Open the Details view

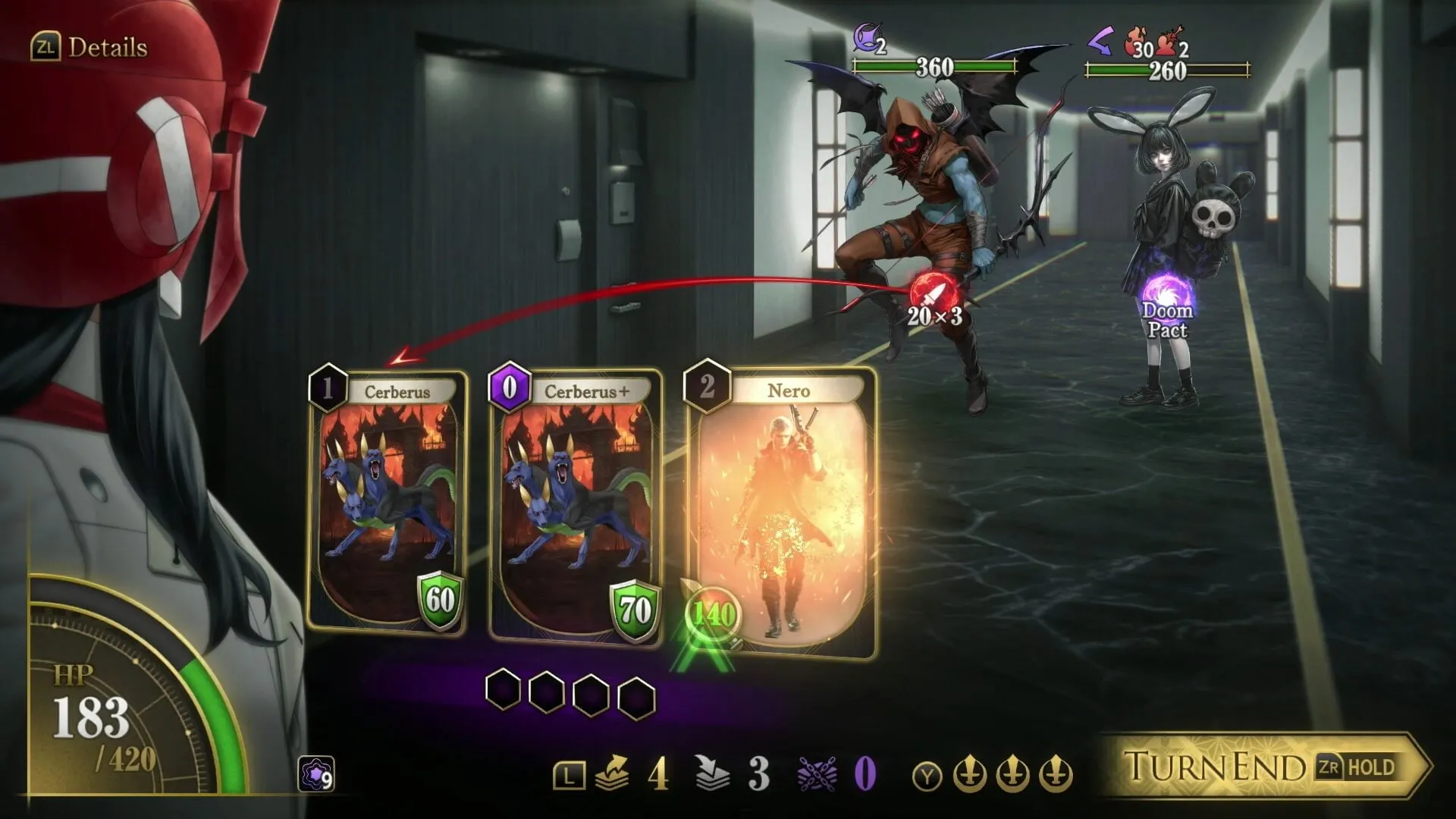pos(89,47)
